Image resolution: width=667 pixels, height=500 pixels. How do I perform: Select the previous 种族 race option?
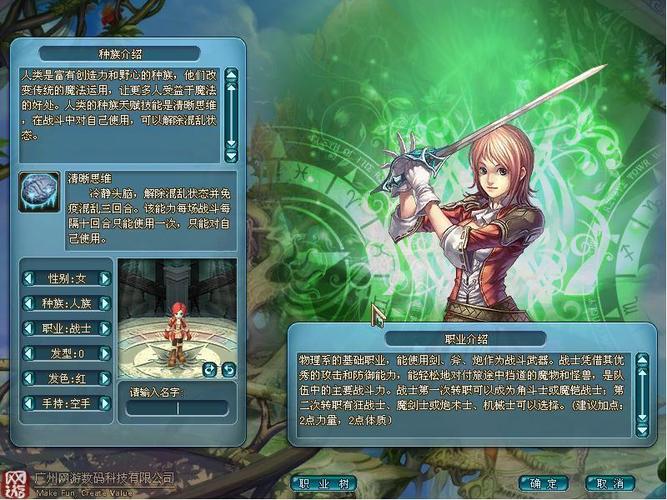click(30, 303)
